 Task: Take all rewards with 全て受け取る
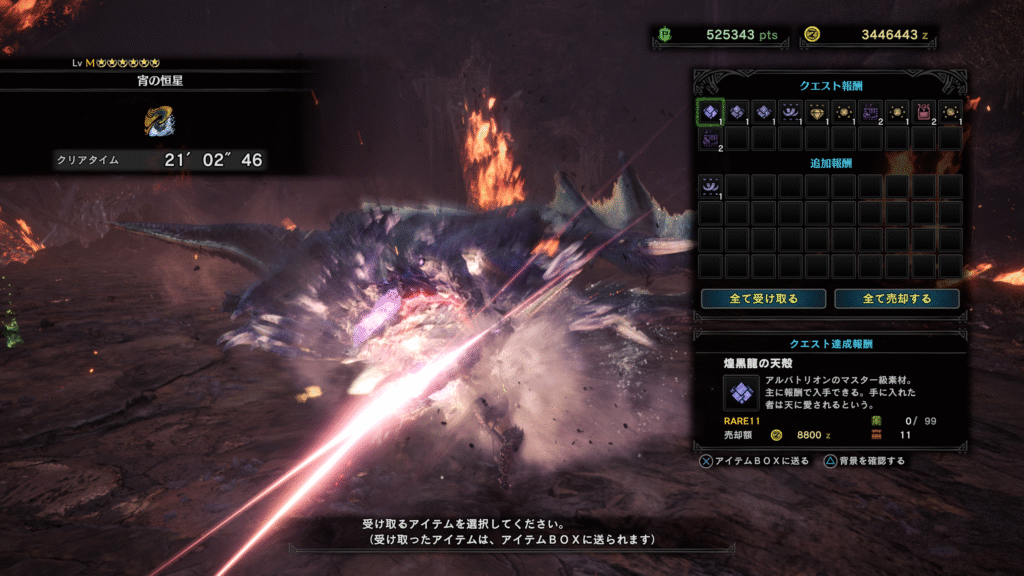point(763,298)
